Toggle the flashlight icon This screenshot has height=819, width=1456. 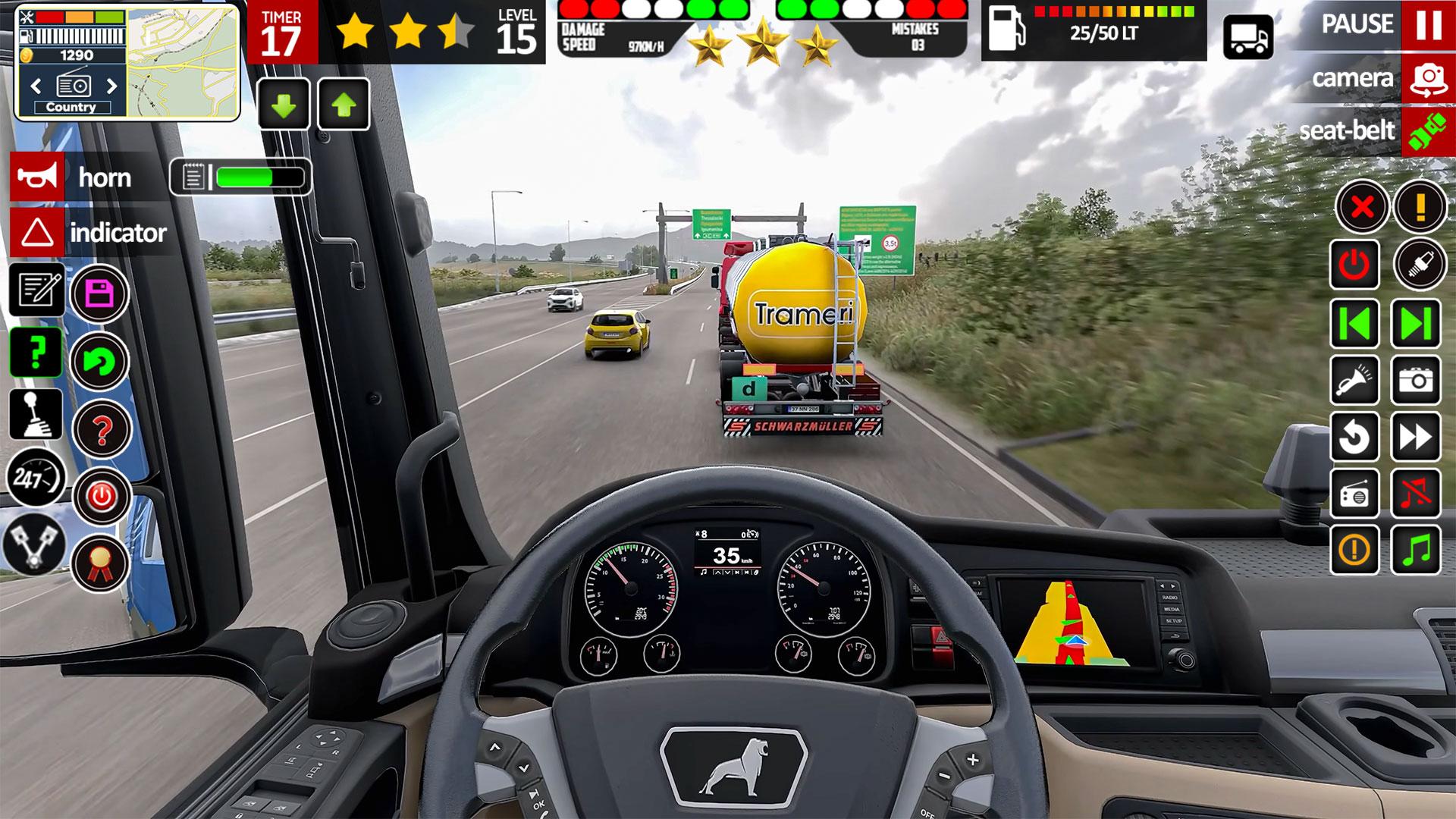[x=1354, y=380]
